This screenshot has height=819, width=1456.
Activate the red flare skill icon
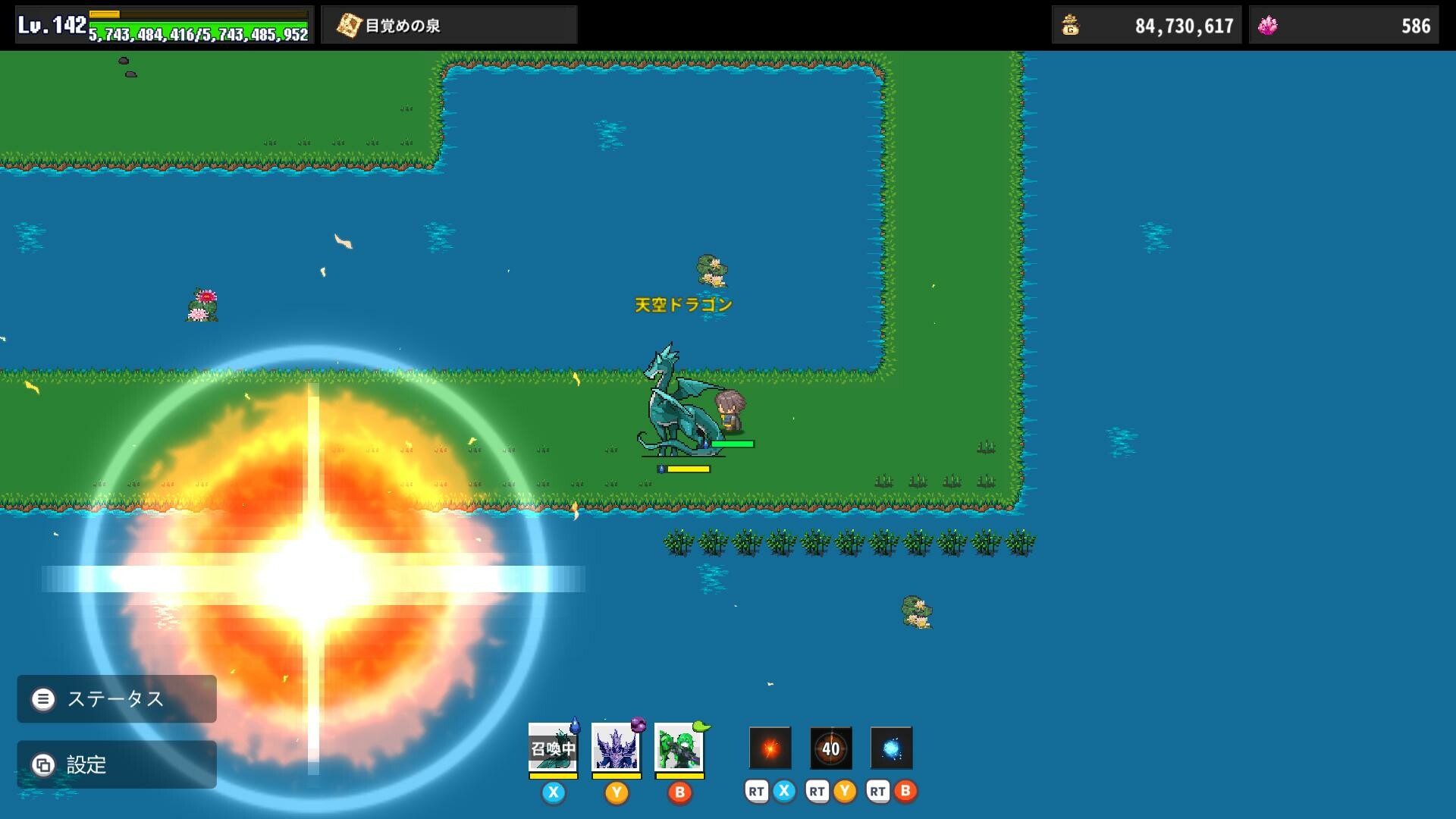click(x=770, y=748)
